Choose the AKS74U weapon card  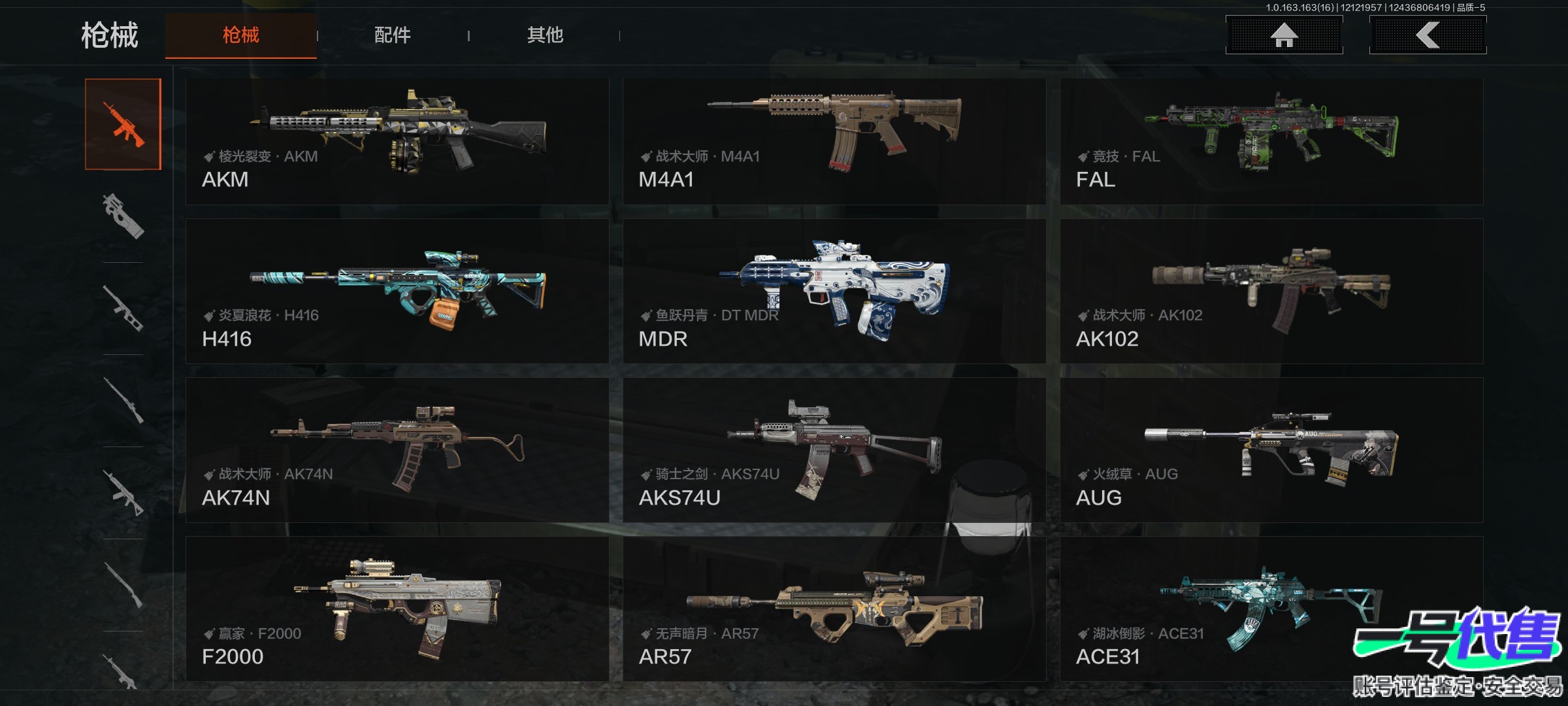(x=834, y=450)
